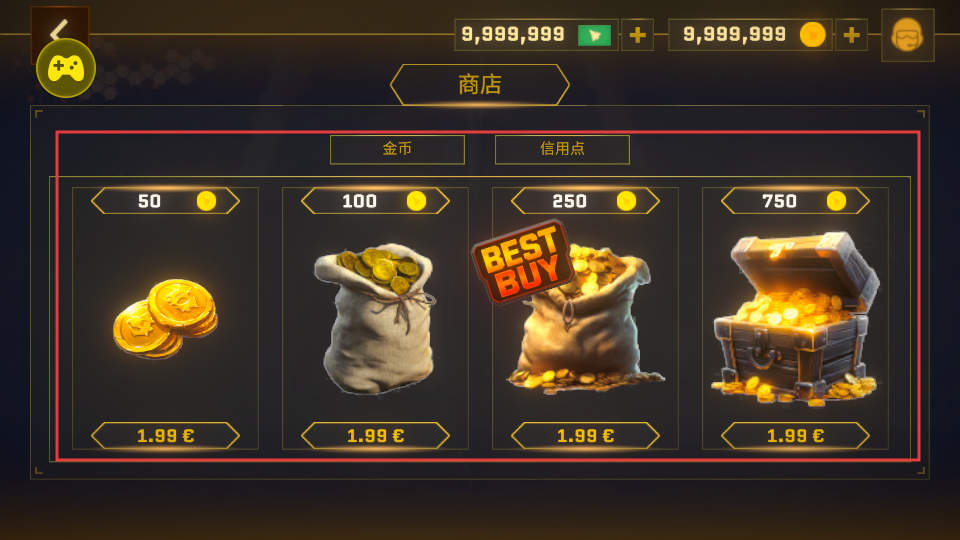Buy the 50 coin pack for 1.99 €
This screenshot has width=960, height=540.
point(165,436)
